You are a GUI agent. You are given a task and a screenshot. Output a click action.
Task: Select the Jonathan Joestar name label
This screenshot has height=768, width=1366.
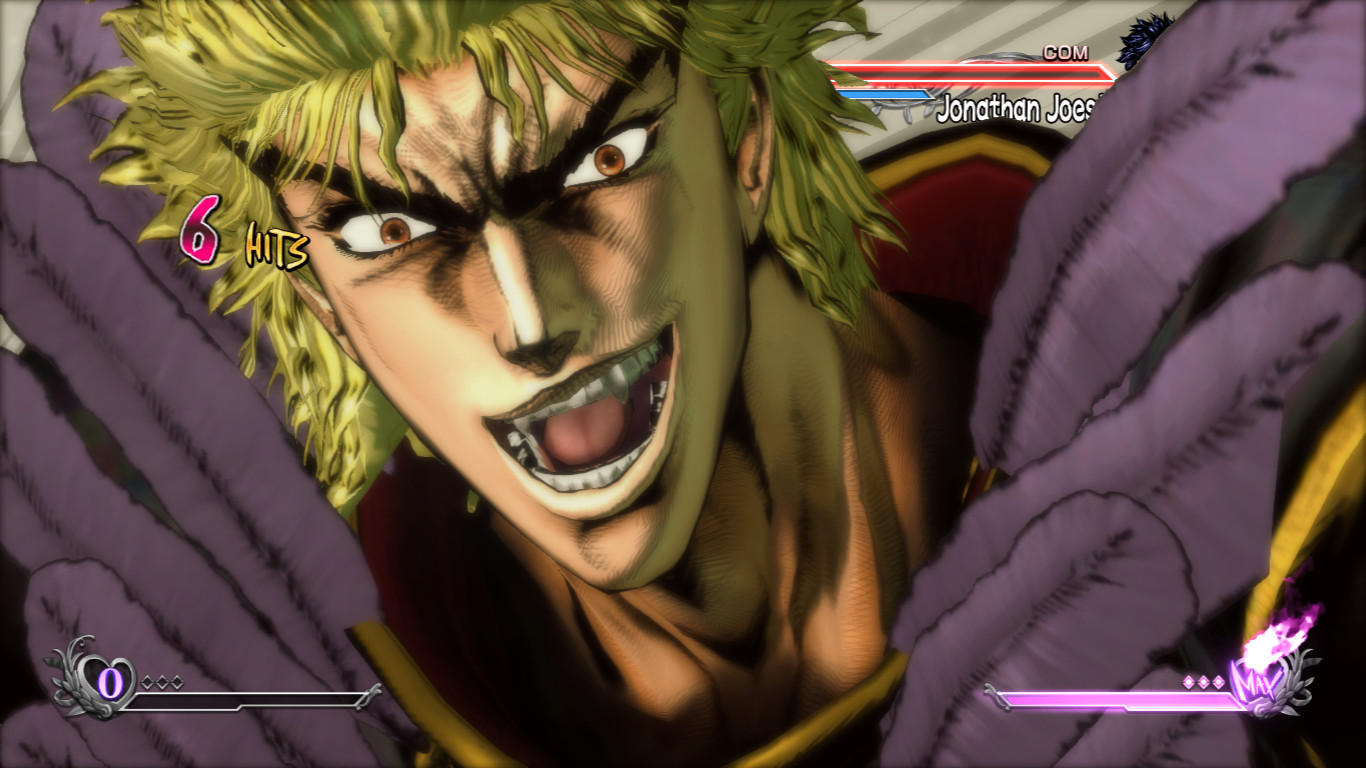pyautogui.click(x=1015, y=108)
